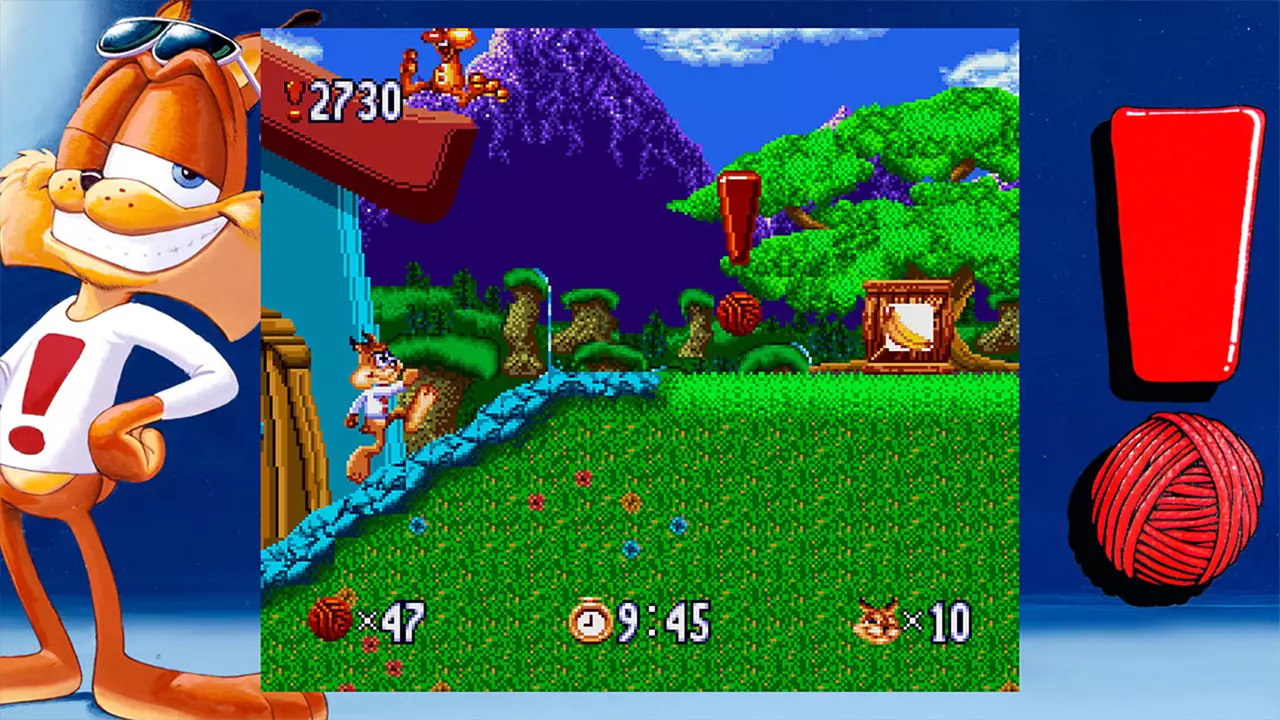The width and height of the screenshot is (1280, 720).
Task: Click the x10 lives count label
Action: 941,622
